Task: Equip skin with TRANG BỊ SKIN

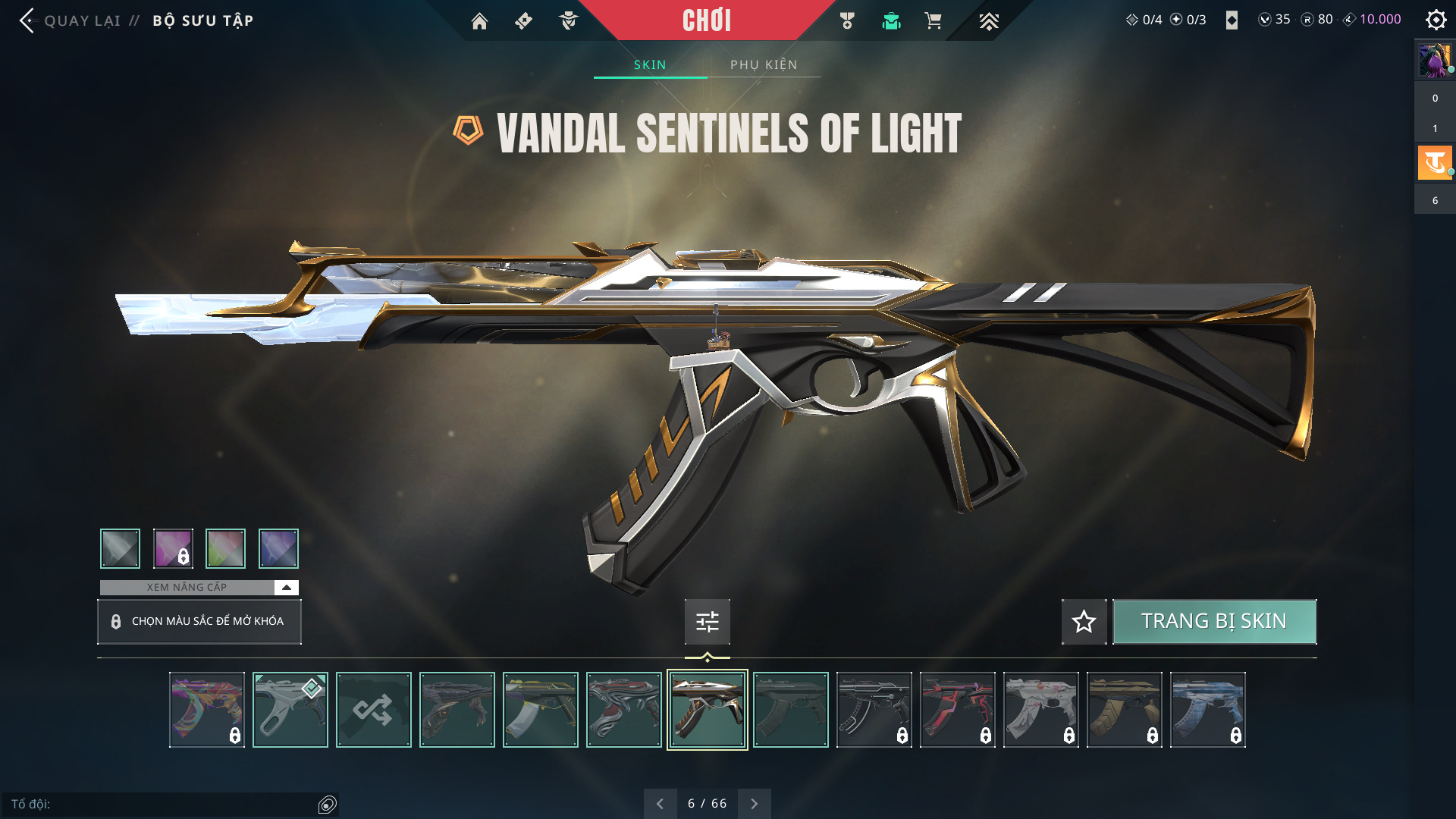Action: [1213, 622]
